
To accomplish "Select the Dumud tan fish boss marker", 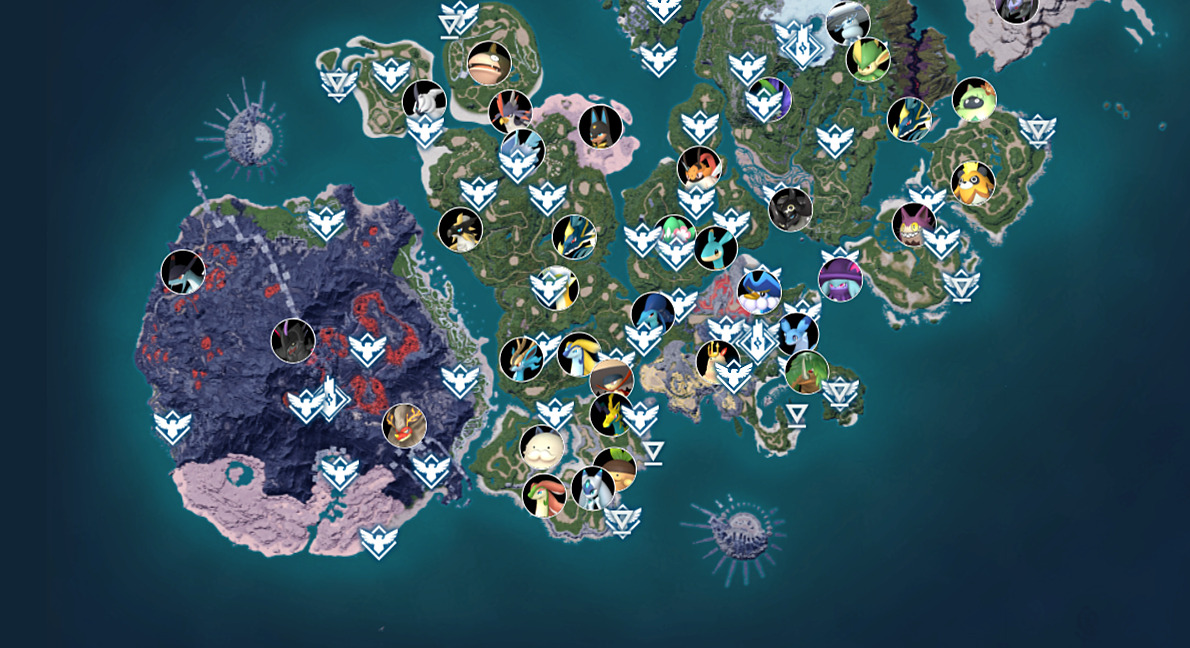I will (489, 63).
